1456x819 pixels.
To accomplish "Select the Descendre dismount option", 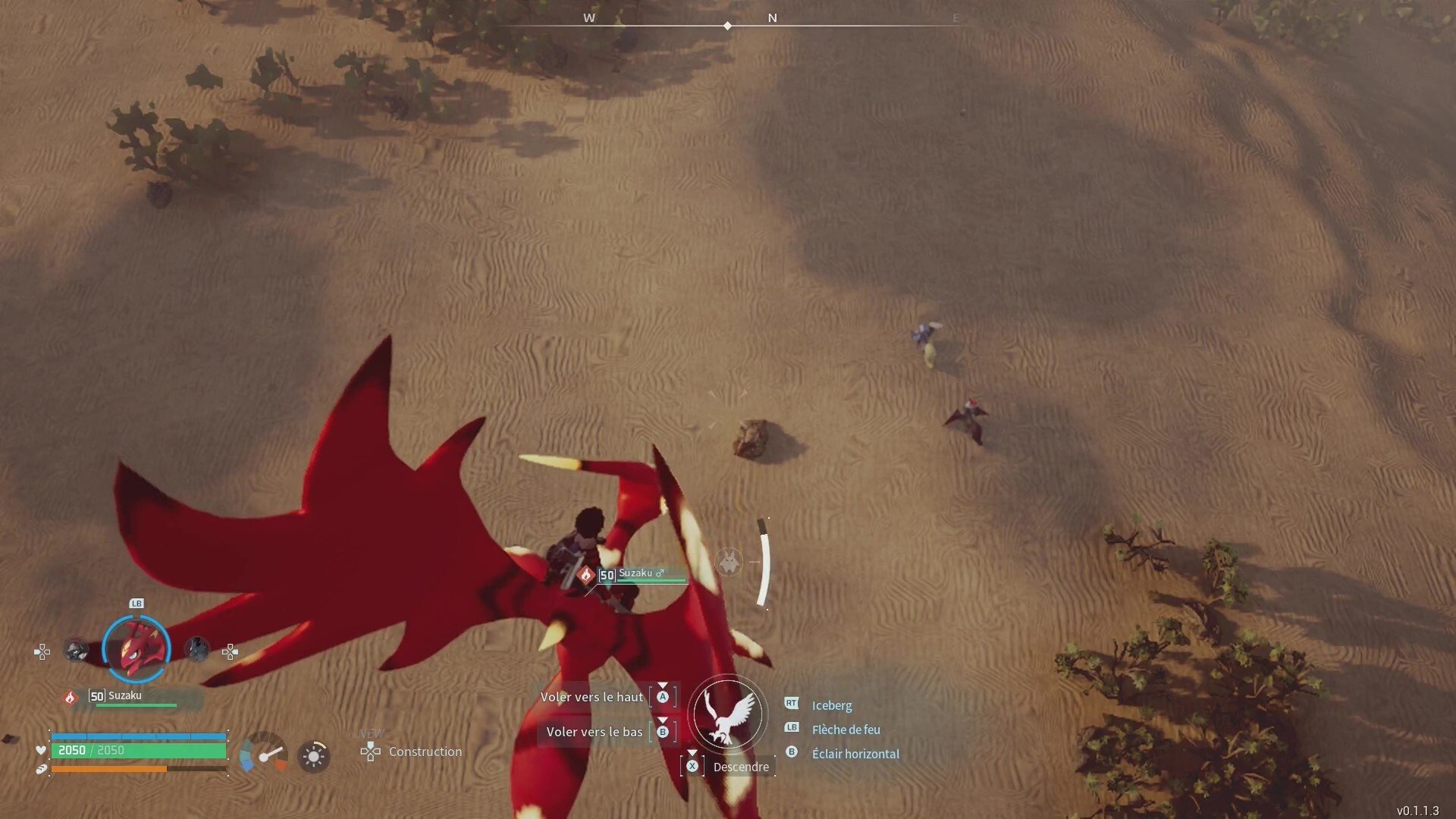I will pyautogui.click(x=740, y=767).
